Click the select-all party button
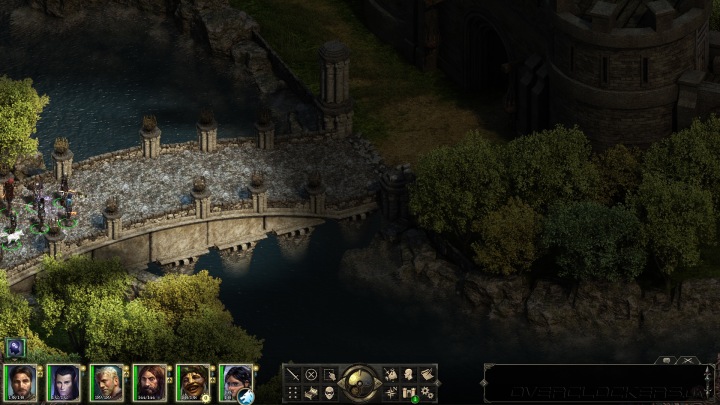The height and width of the screenshot is (405, 720). point(329,374)
